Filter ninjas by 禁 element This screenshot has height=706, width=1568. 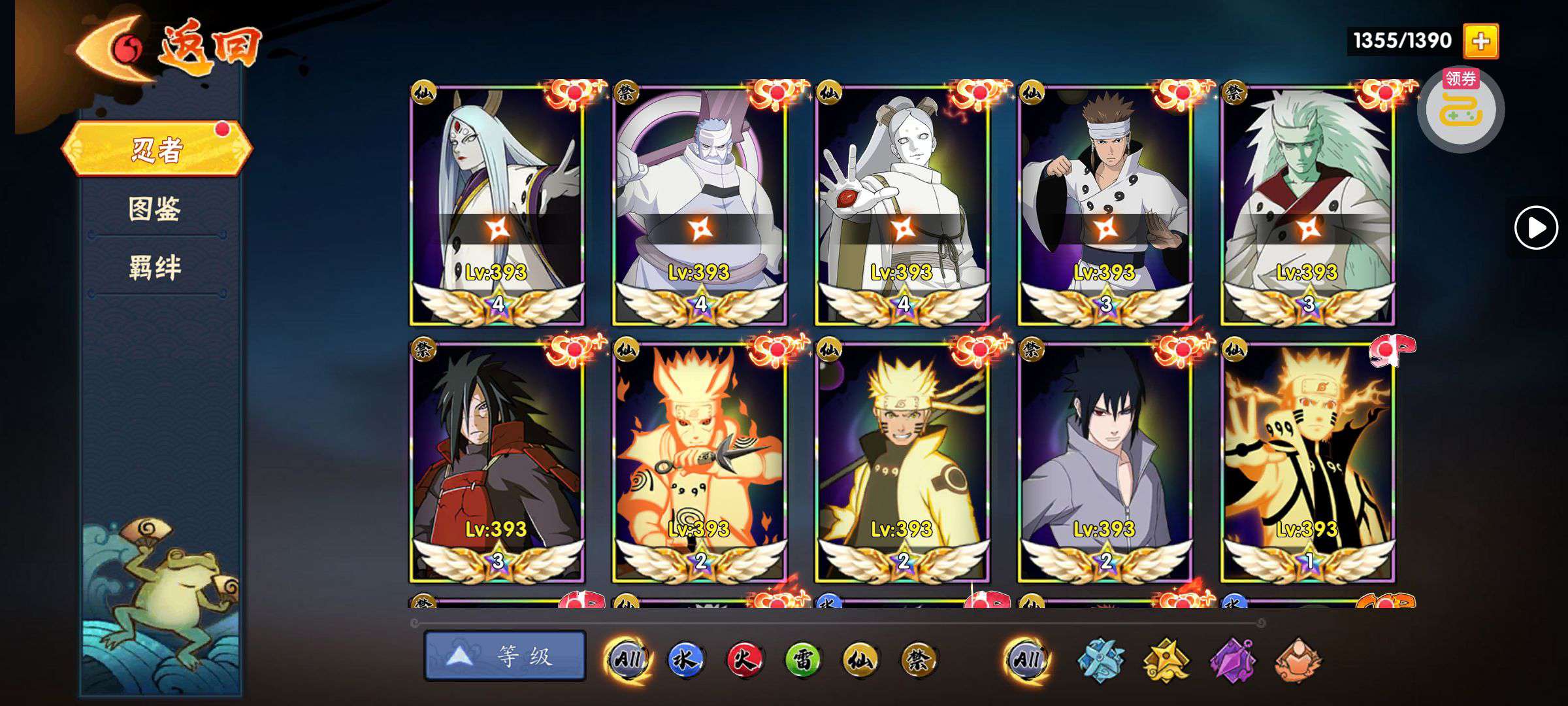[x=919, y=659]
